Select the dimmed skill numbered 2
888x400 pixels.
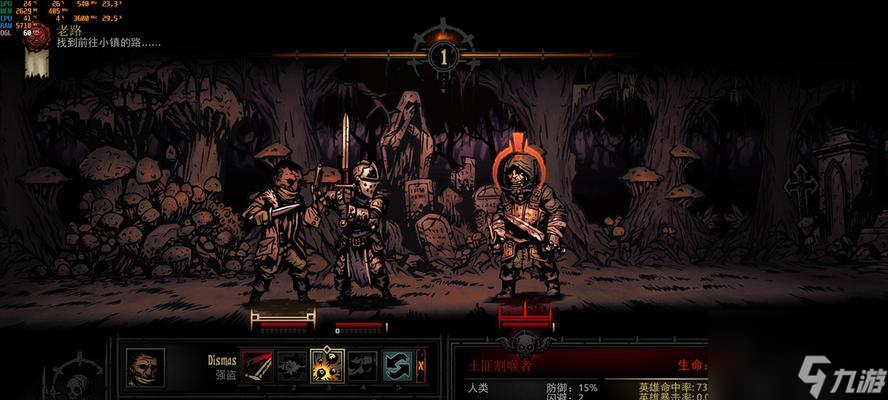point(292,366)
